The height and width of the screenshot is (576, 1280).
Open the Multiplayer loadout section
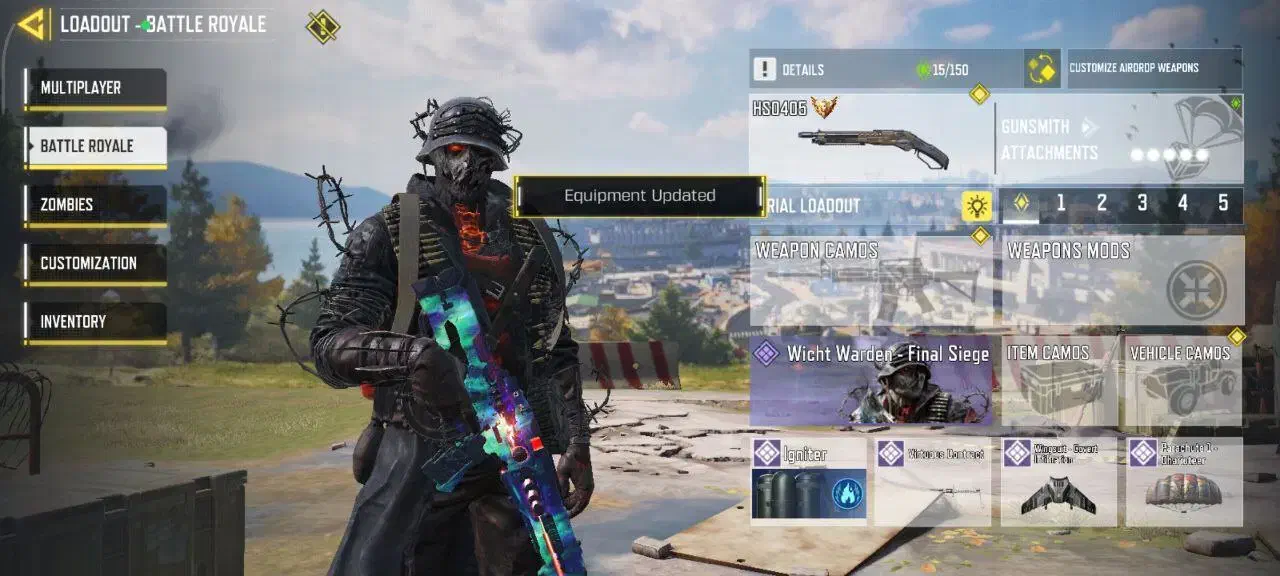[96, 88]
